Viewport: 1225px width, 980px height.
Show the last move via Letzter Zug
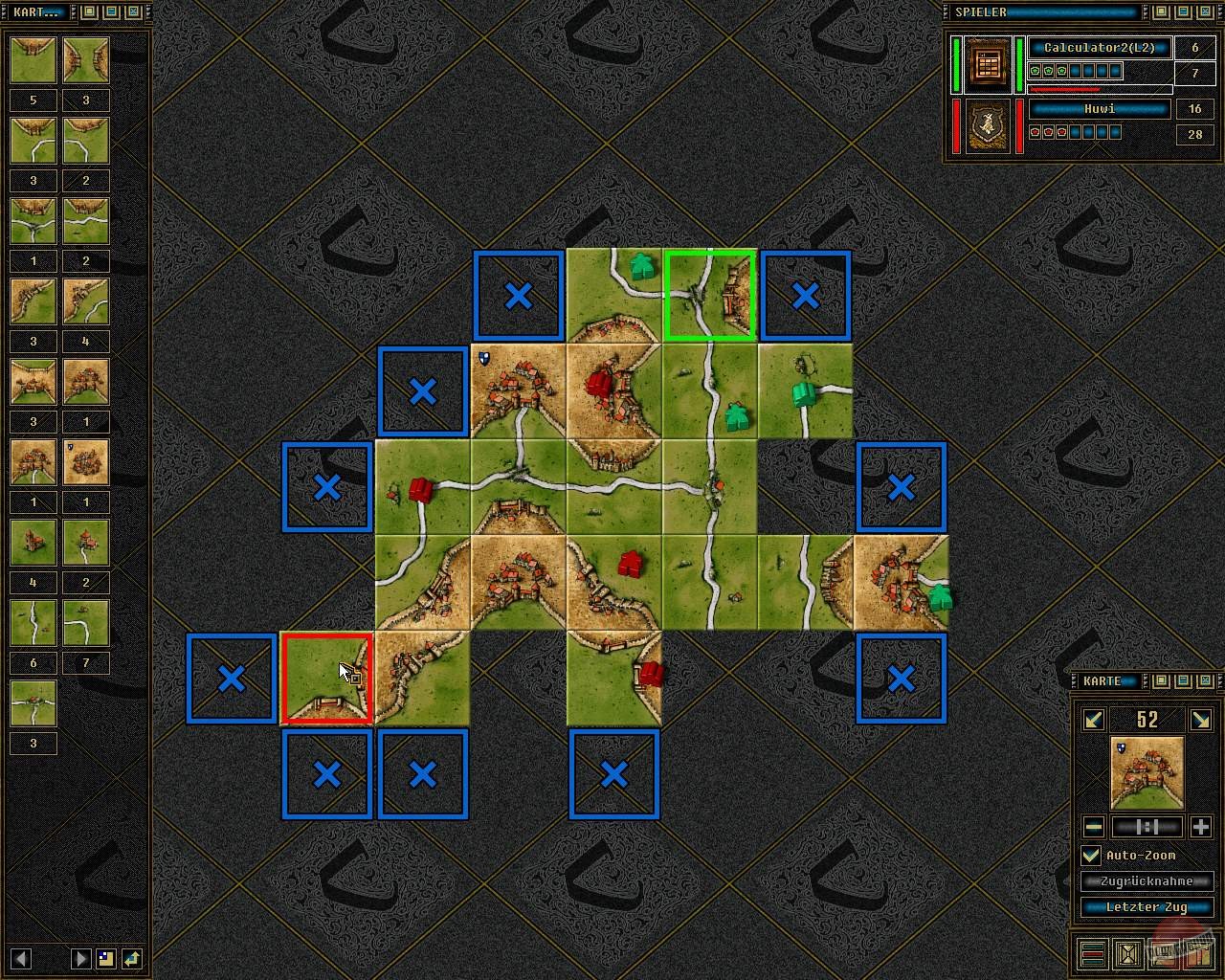click(1148, 906)
